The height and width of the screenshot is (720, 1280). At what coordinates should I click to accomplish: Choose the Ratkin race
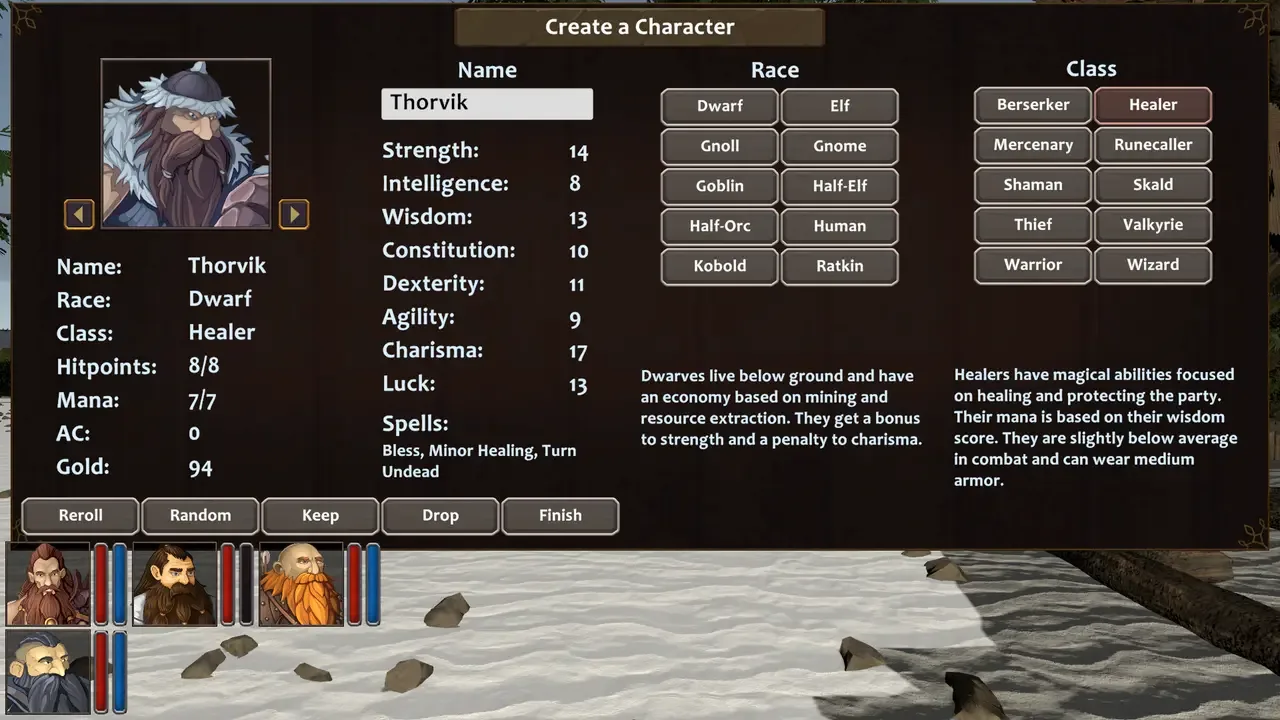tap(839, 266)
